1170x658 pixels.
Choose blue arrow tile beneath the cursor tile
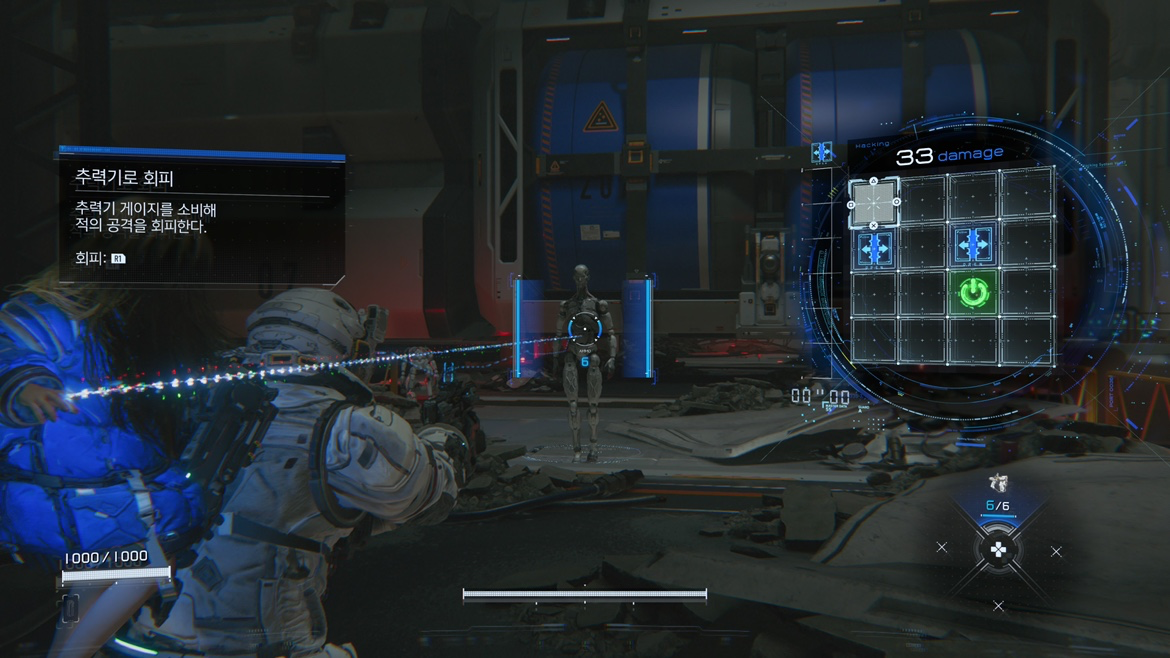(x=874, y=249)
